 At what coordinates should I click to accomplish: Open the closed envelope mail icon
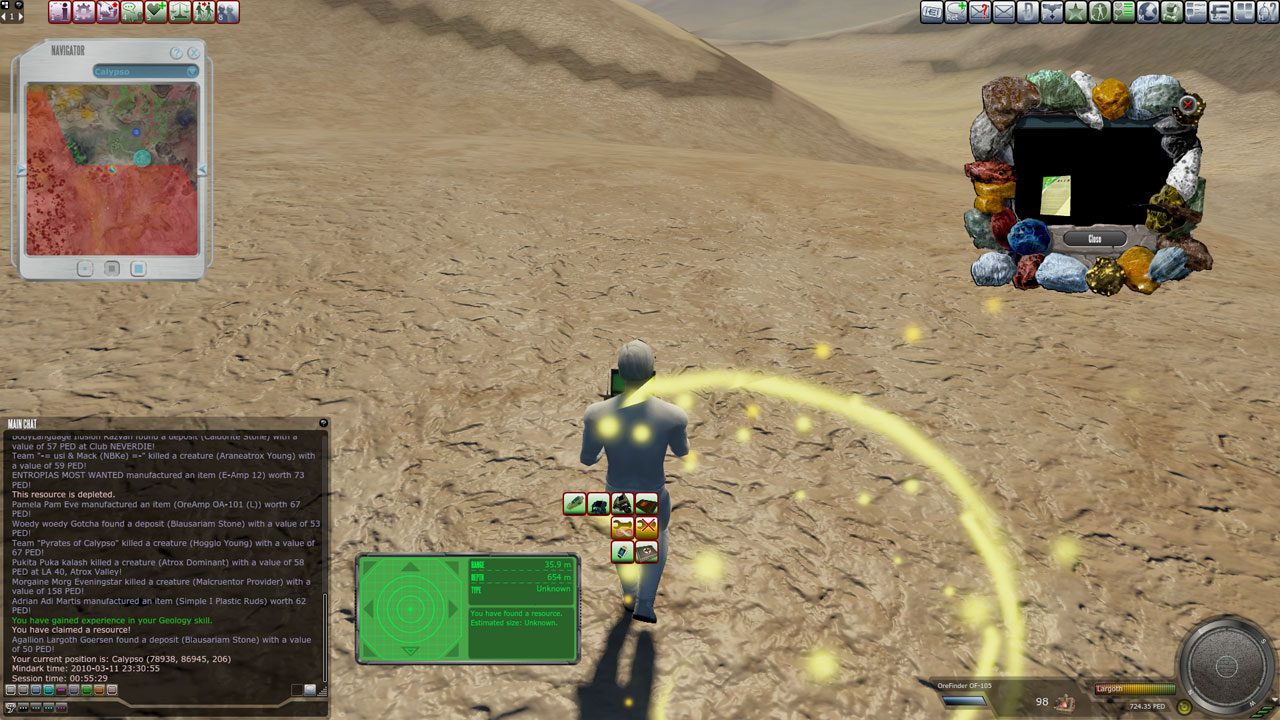click(x=1004, y=12)
